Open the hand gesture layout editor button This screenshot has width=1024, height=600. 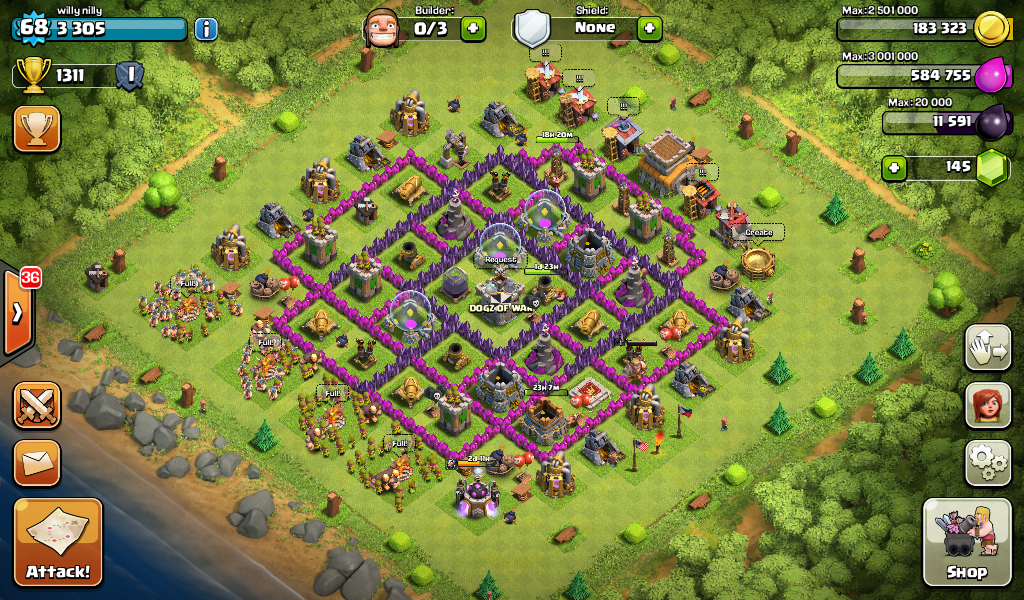(987, 347)
